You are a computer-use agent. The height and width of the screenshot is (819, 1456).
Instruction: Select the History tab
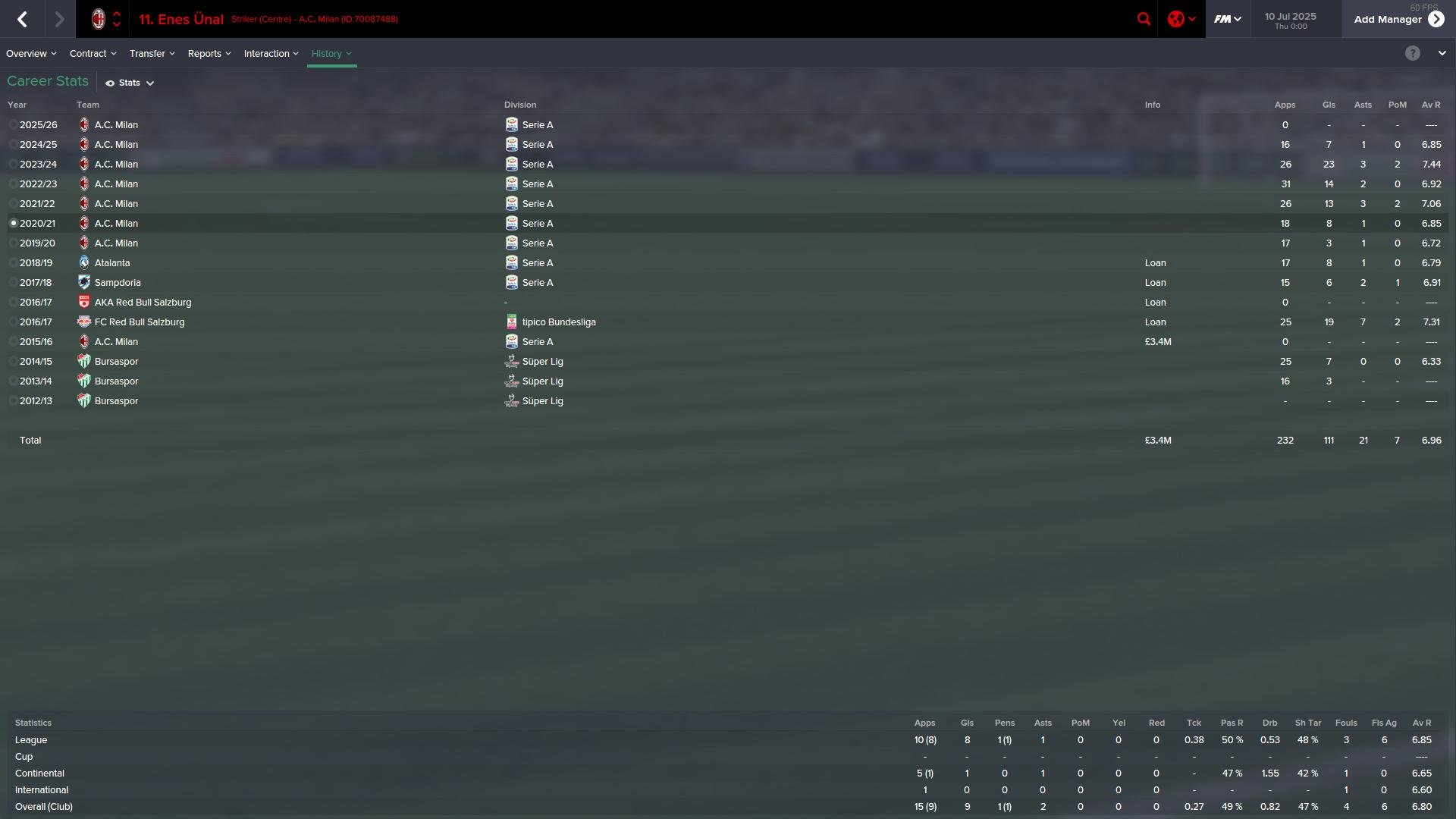point(331,54)
